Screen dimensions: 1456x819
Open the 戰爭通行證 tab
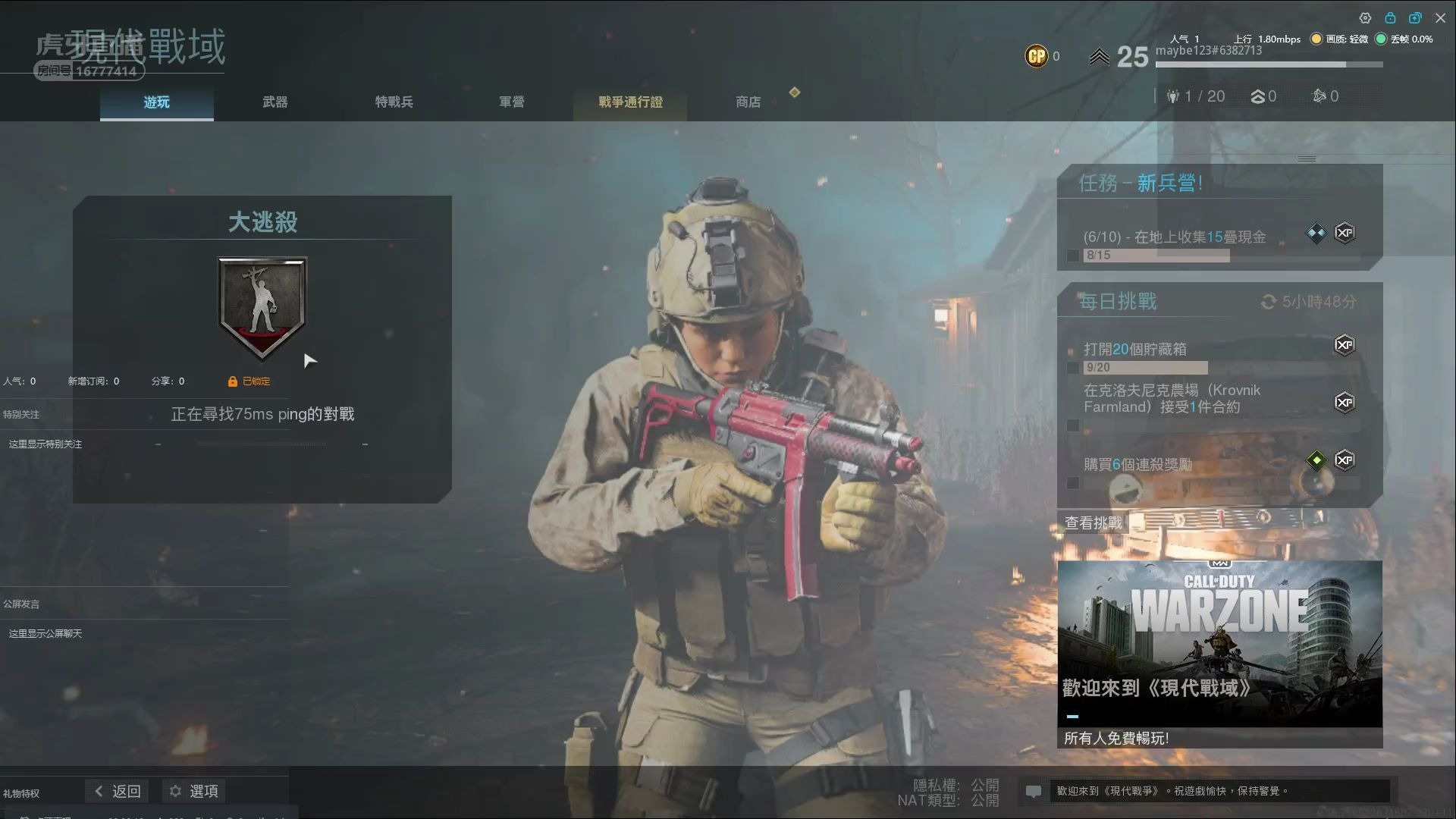pos(630,102)
